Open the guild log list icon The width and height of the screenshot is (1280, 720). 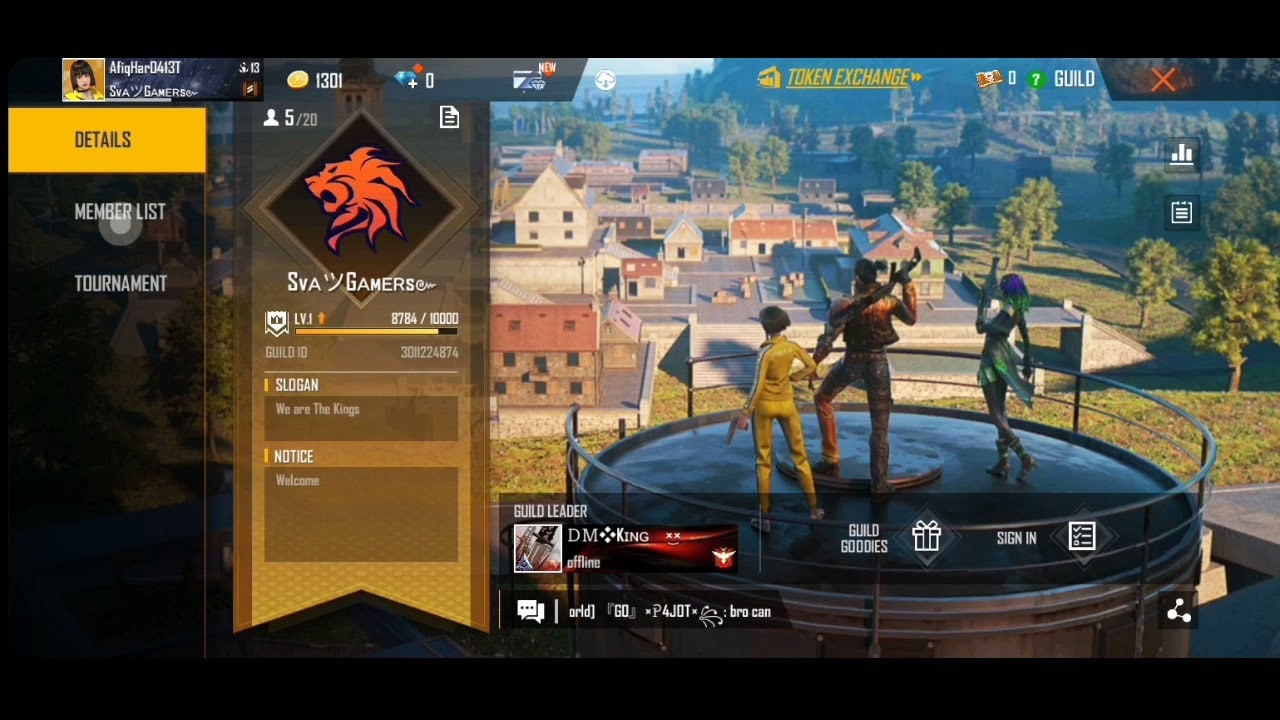click(x=1182, y=212)
